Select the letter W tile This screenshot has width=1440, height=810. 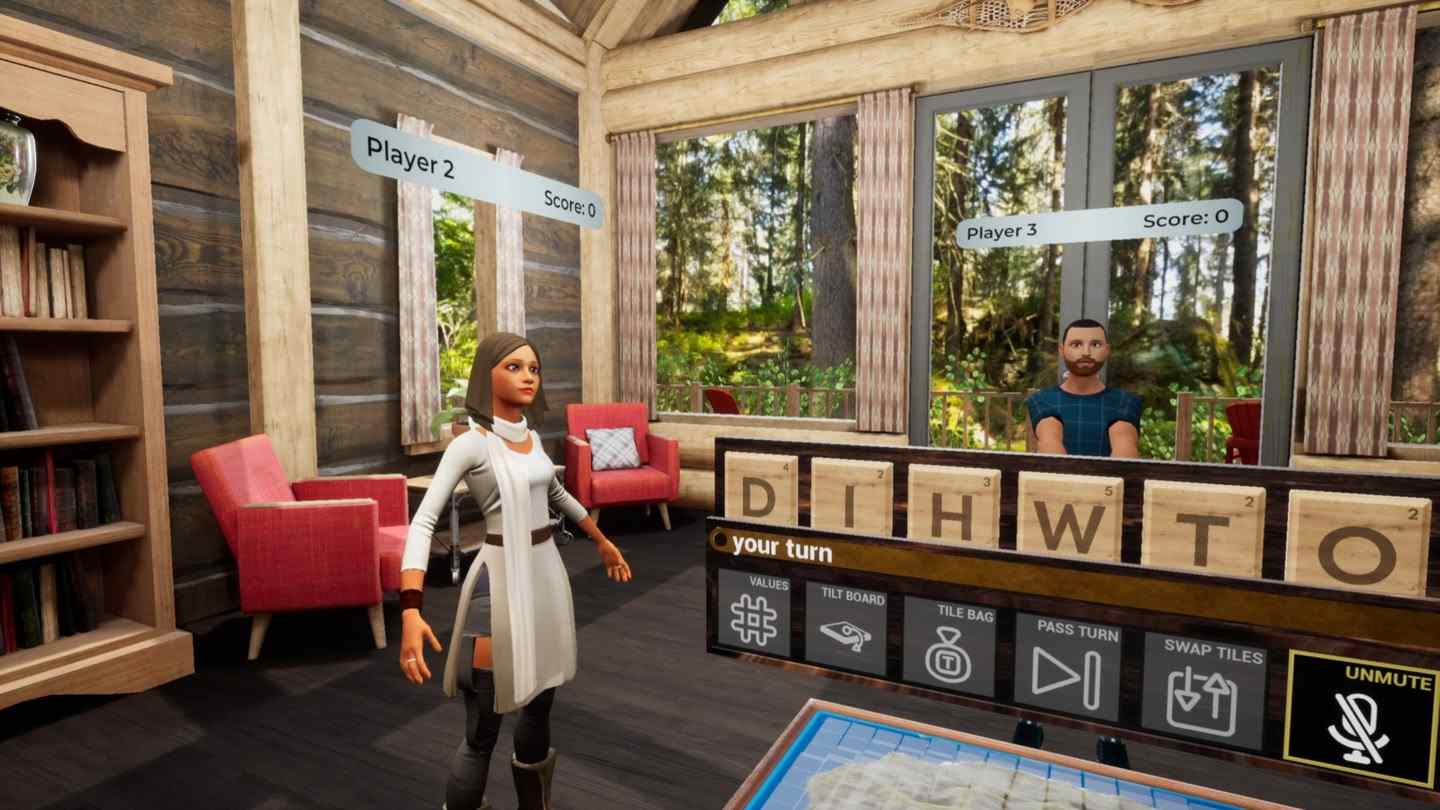[x=1070, y=516]
